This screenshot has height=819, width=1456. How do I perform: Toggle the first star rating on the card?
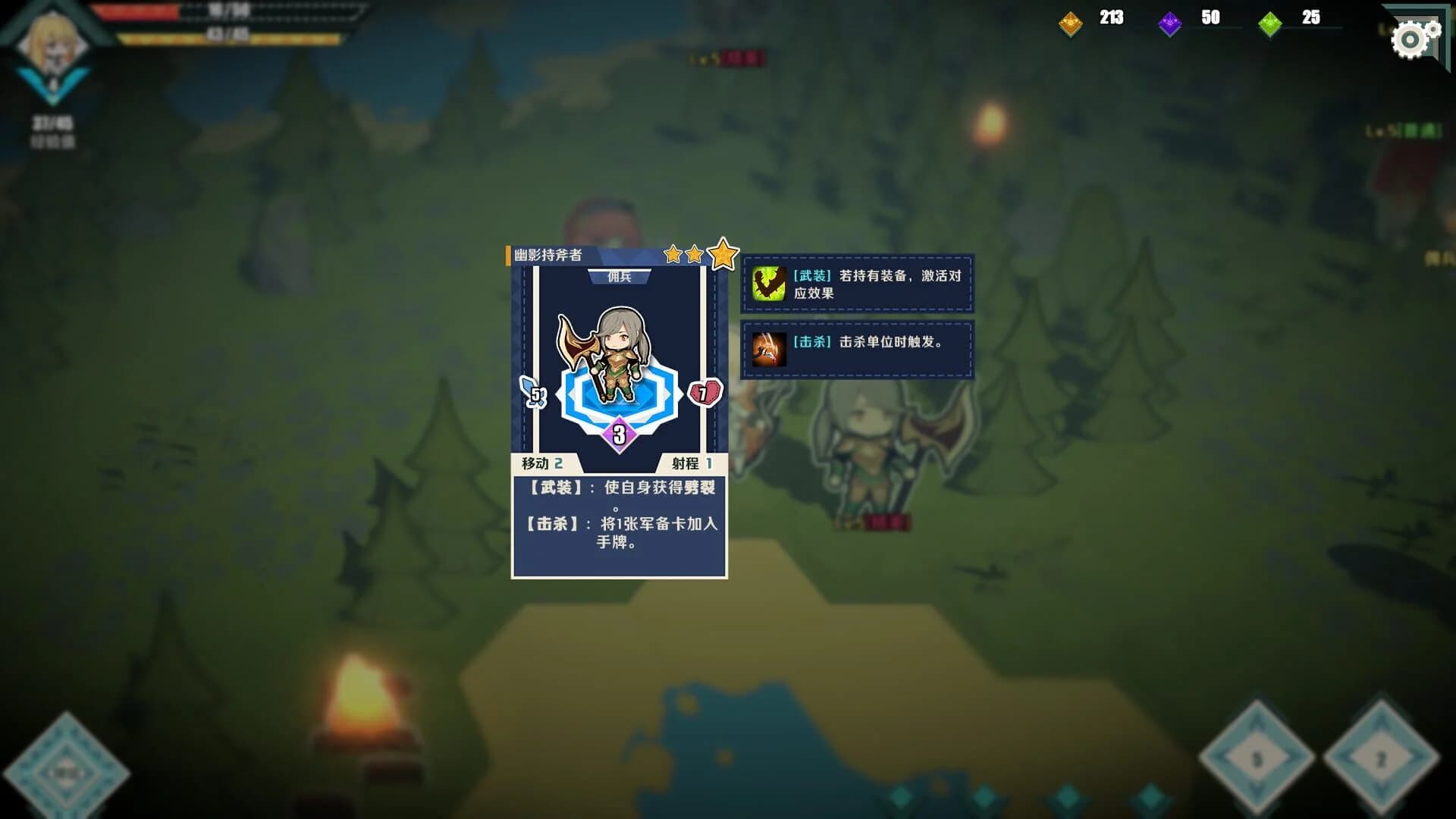(x=673, y=256)
